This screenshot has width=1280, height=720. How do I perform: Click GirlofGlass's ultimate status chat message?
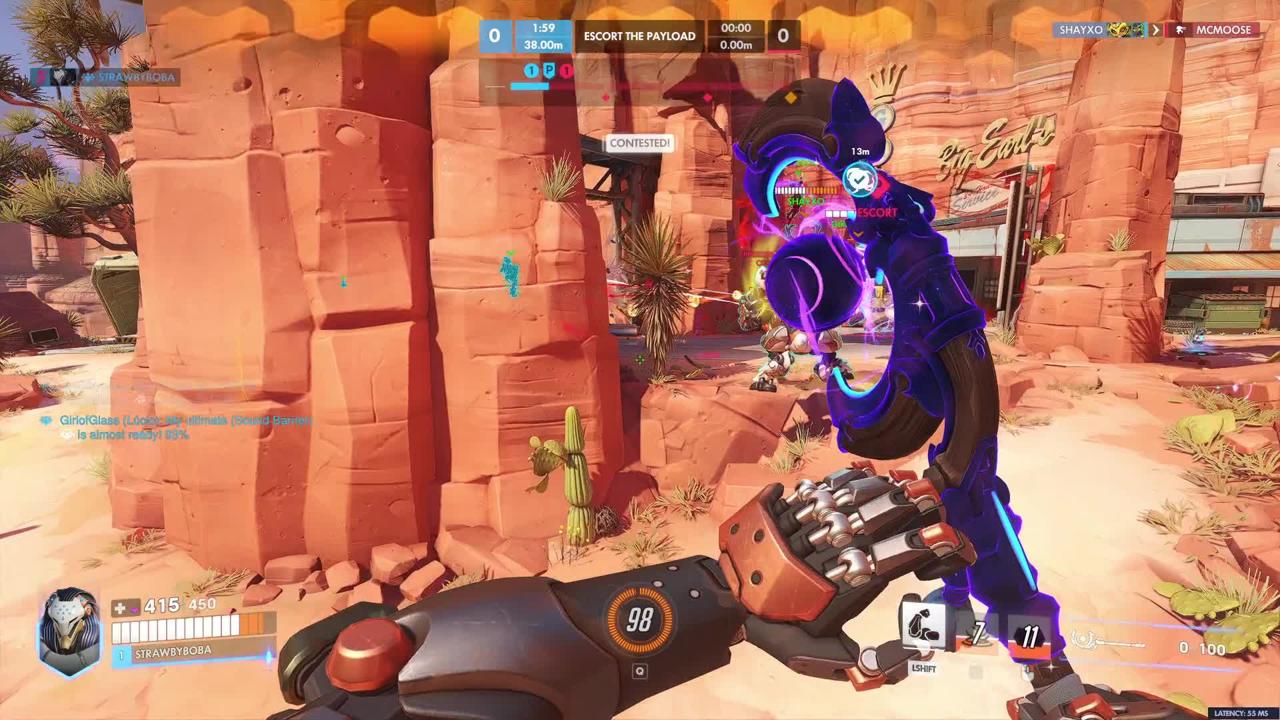click(175, 427)
